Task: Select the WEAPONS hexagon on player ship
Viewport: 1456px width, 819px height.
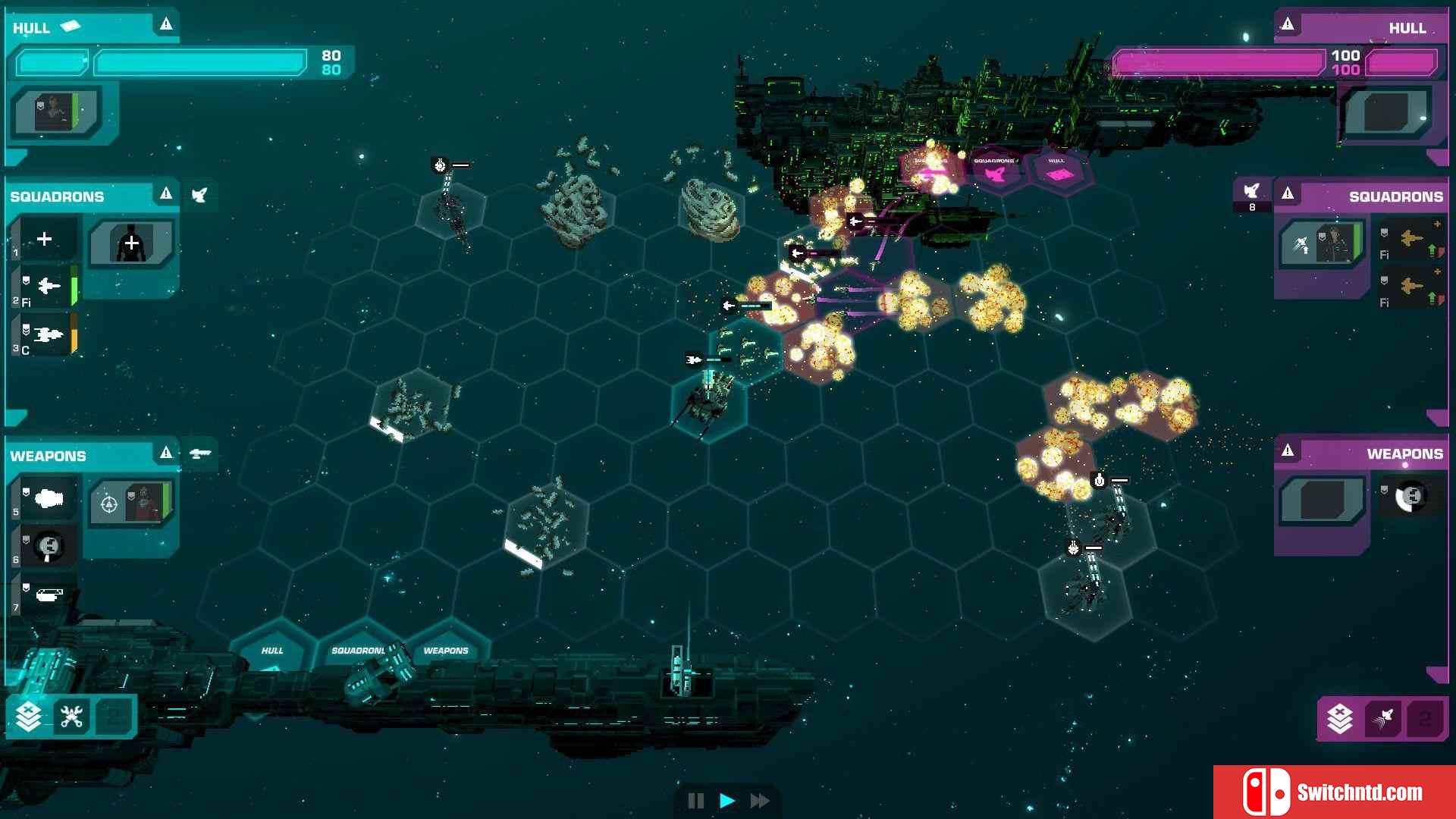Action: 446,651
